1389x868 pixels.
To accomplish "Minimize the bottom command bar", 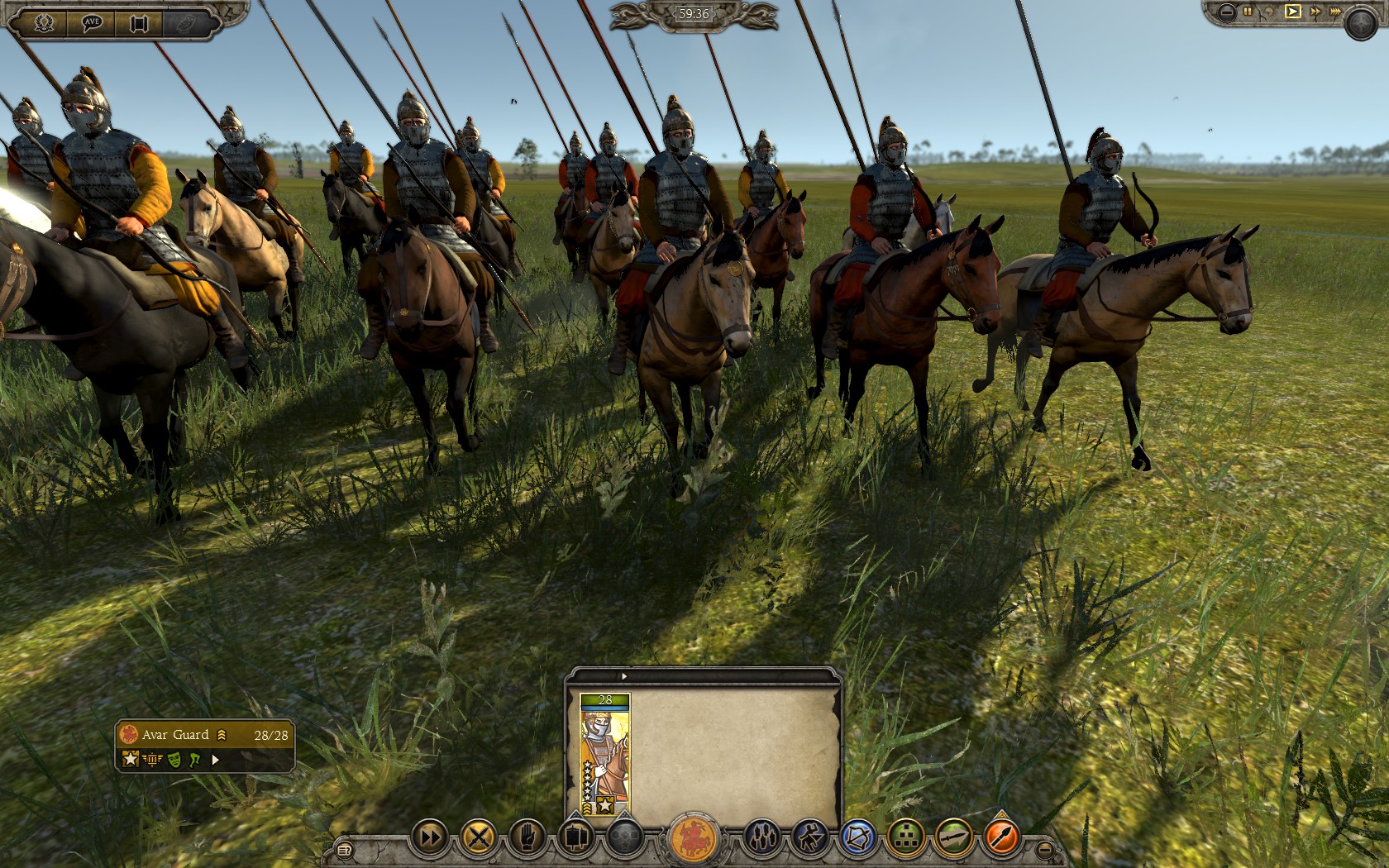I will pos(1044,849).
